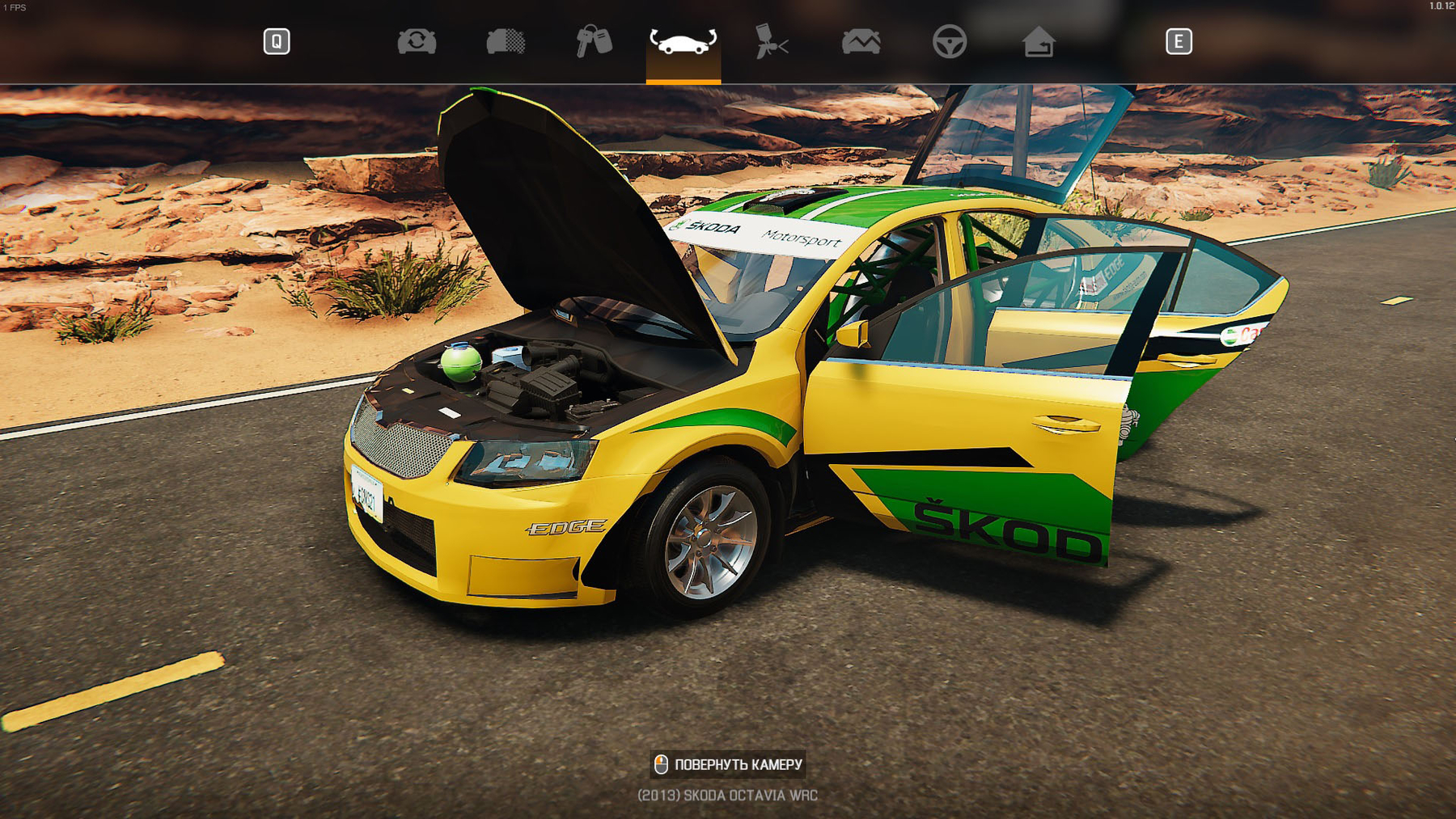Open the camera photo mode tab
This screenshot has width=1456, height=819.
pos(417,41)
